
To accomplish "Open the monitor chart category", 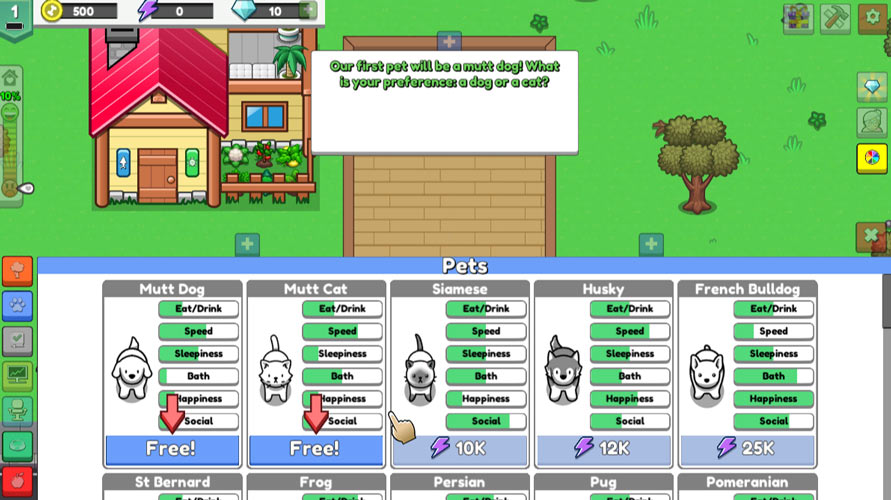I will 17,376.
